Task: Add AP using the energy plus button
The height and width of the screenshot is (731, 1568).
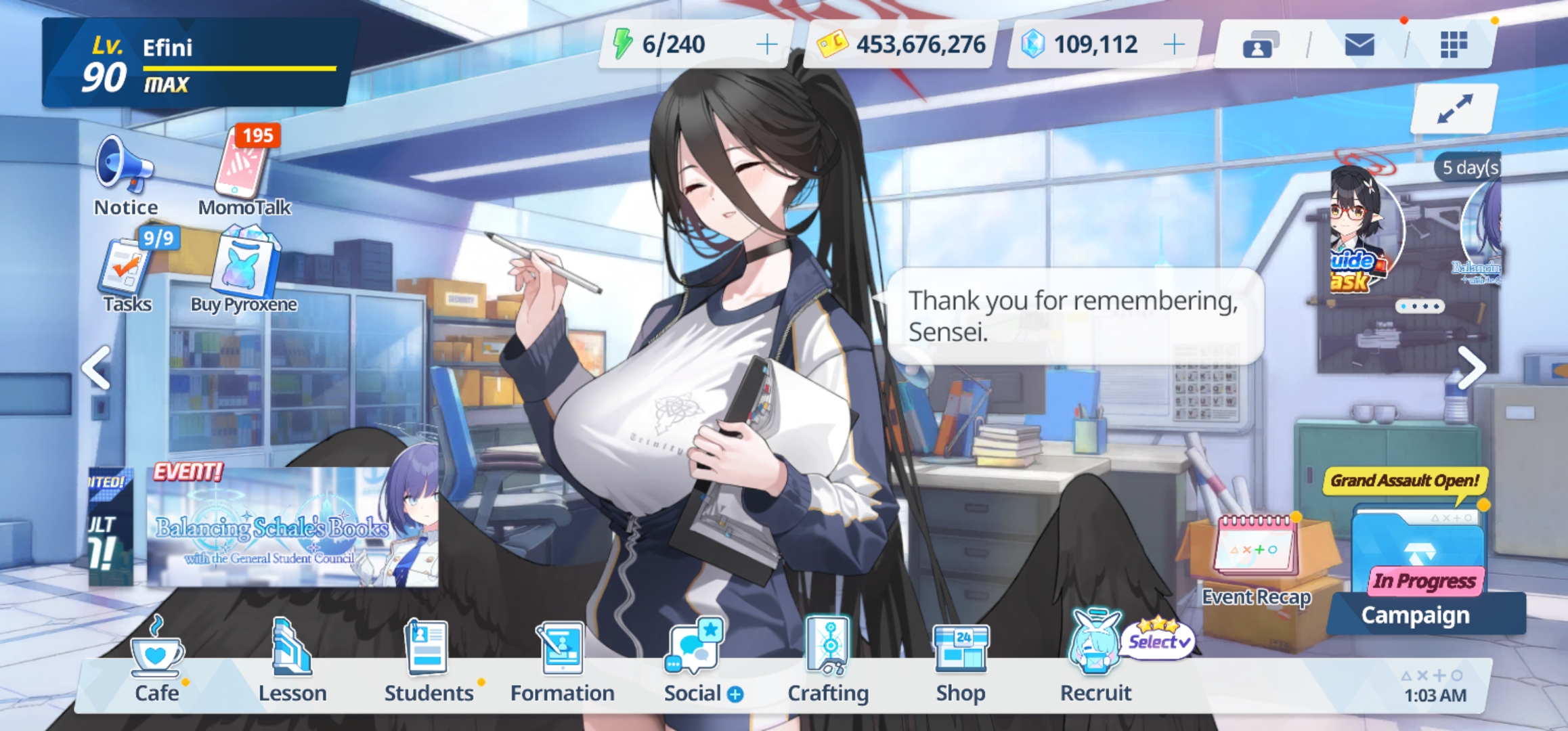Action: click(x=766, y=45)
